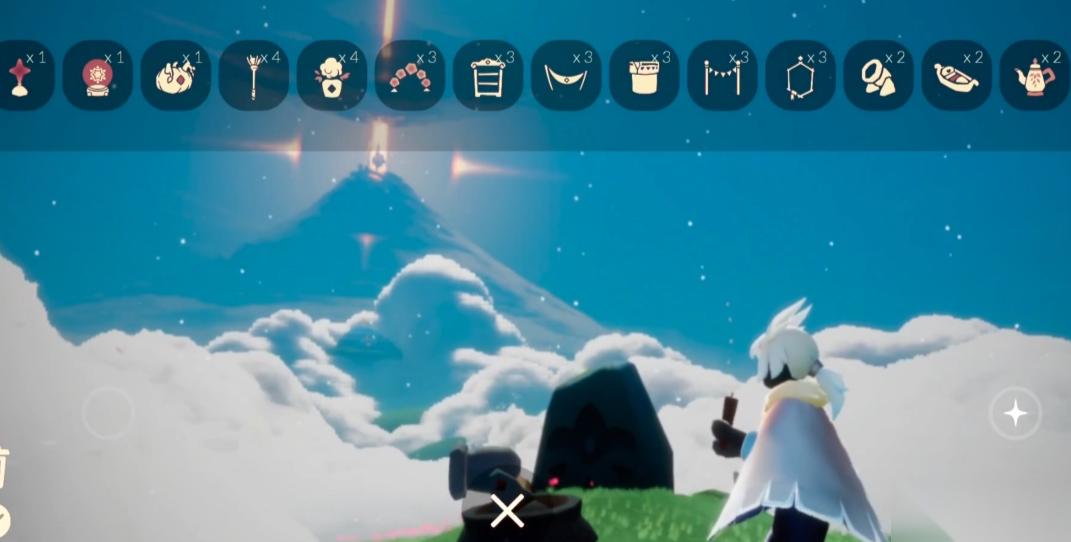Pick the hexagonal frame prop
Image resolution: width=1071 pixels, height=542 pixels.
(800, 75)
